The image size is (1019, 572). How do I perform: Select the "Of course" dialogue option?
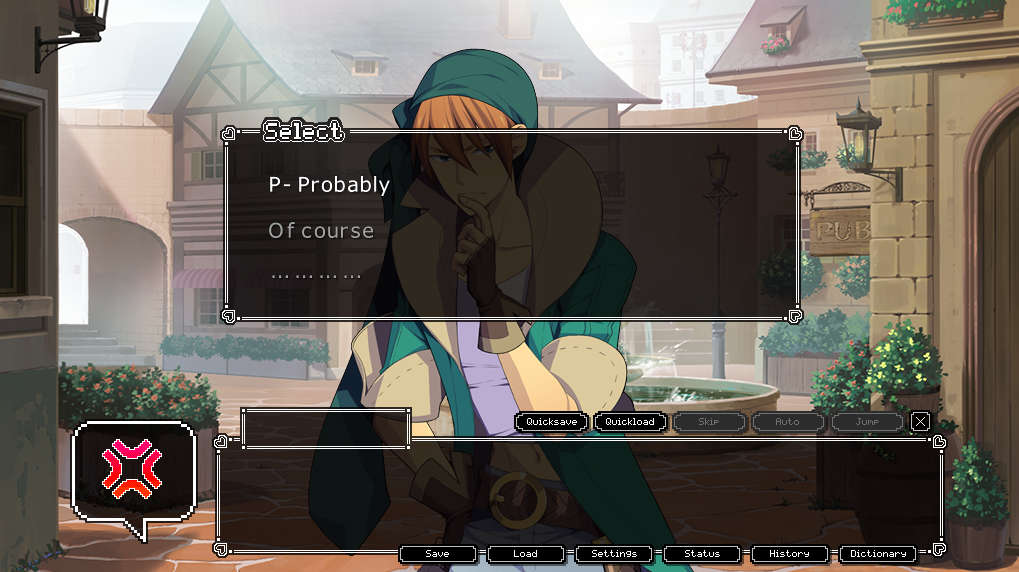click(x=321, y=231)
